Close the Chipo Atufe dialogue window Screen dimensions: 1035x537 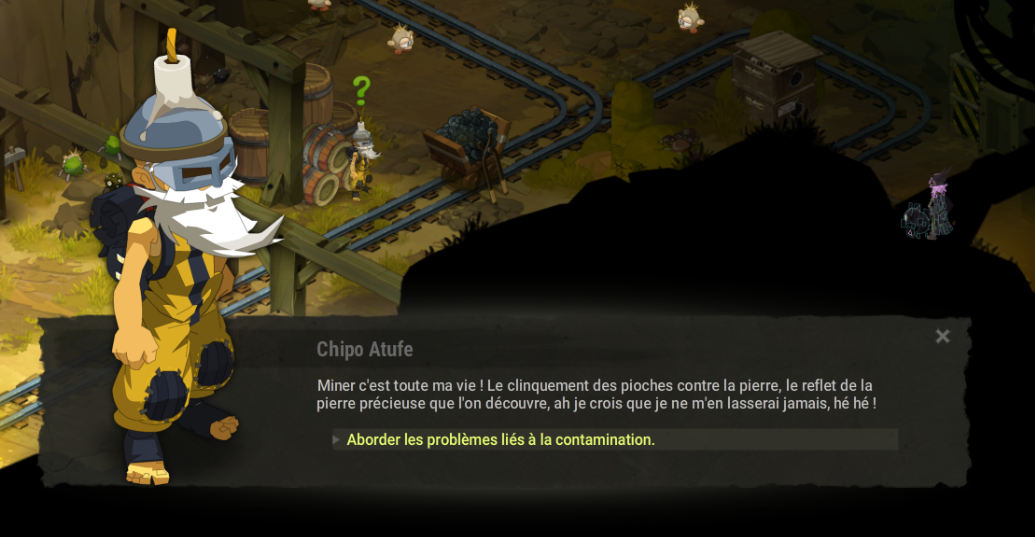[x=942, y=337]
